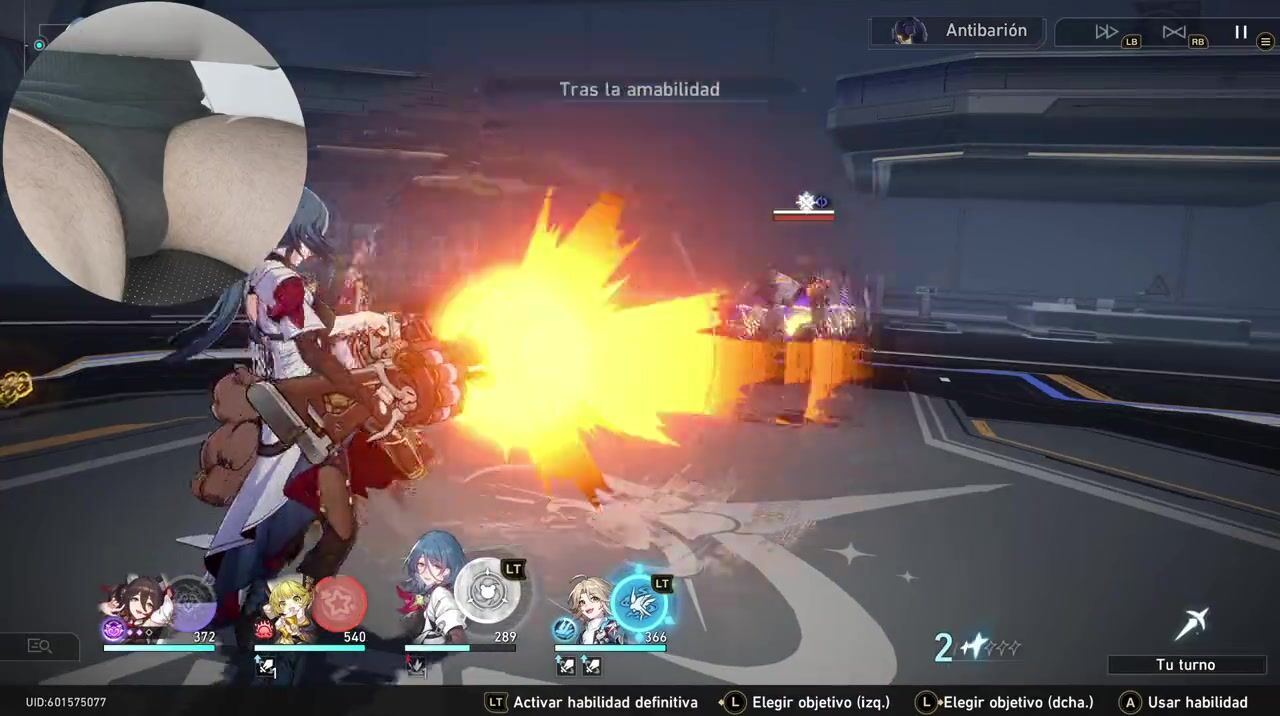Open the battle details magnifier icon
The width and height of the screenshot is (1280, 716).
point(40,646)
